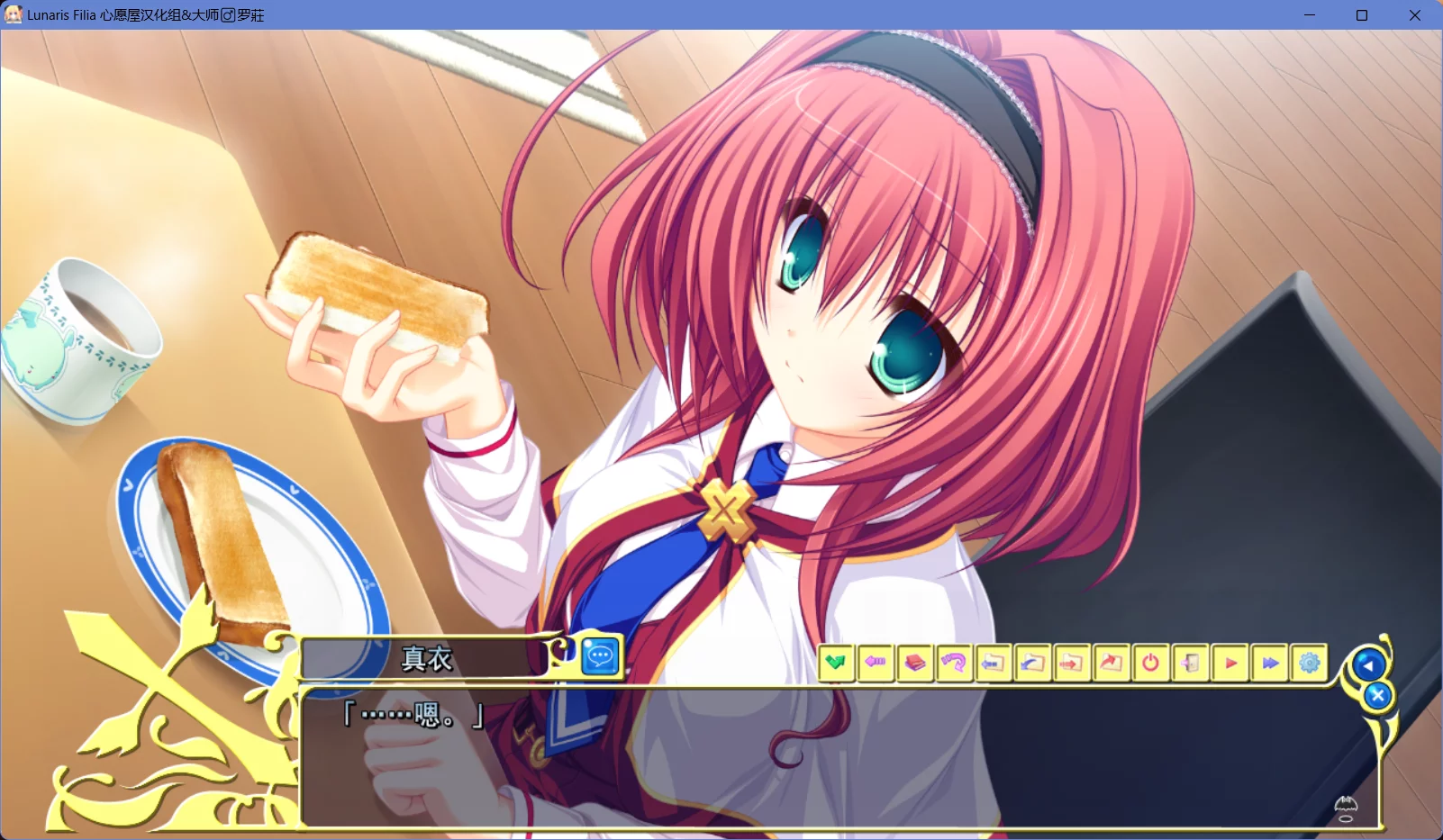The image size is (1443, 840).
Task: Click the round blue left-triangle button
Action: point(1368,665)
